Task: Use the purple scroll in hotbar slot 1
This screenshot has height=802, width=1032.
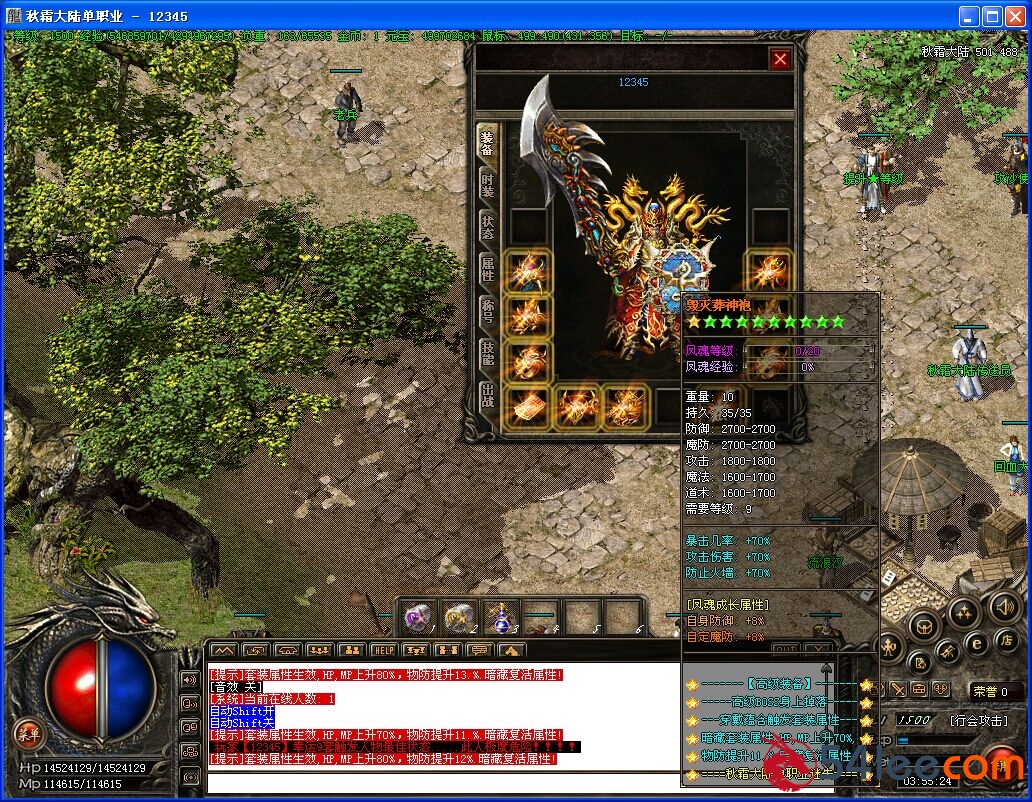Action: (x=419, y=618)
